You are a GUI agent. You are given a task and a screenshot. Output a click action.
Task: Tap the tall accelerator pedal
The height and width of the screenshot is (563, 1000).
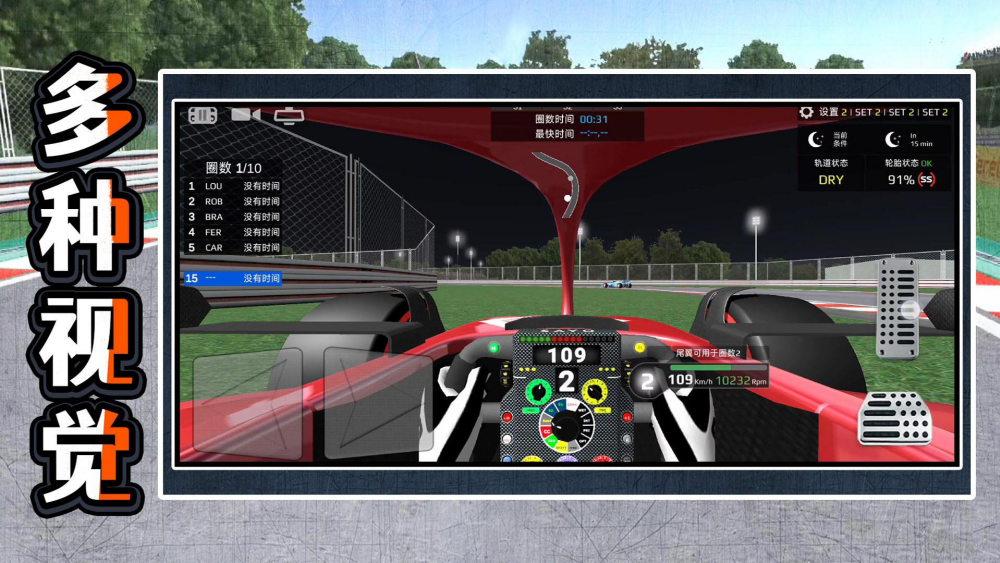[897, 309]
